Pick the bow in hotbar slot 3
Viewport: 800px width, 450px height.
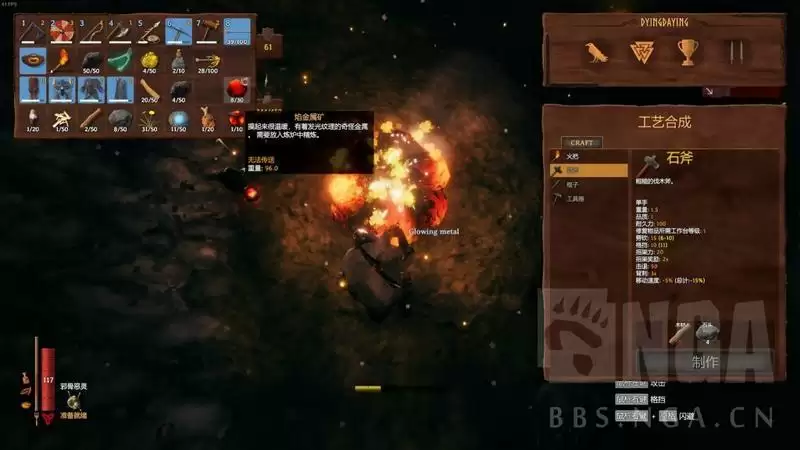91,32
